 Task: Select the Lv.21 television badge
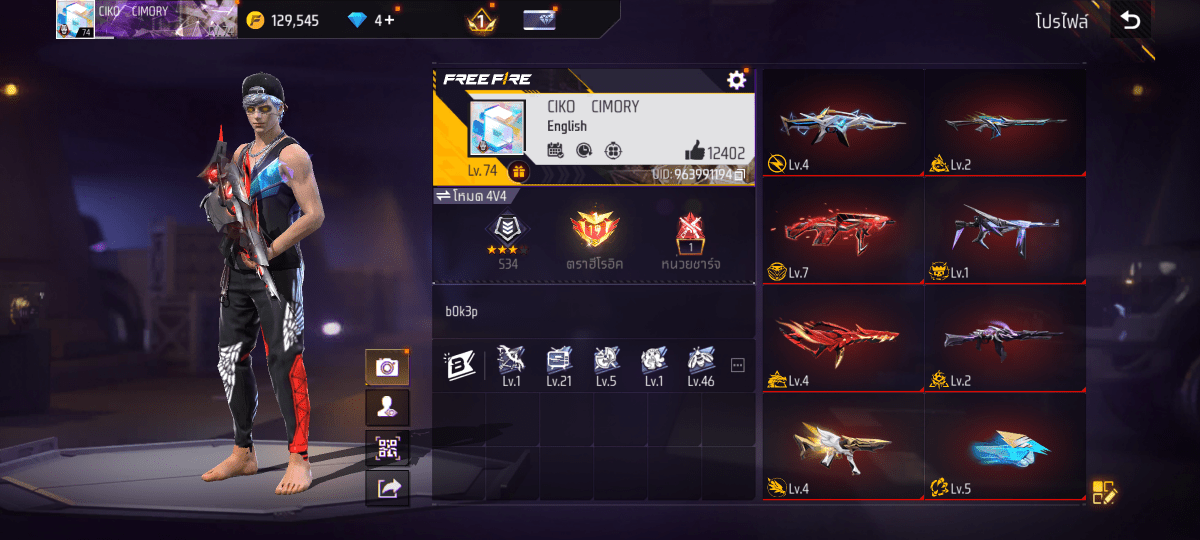click(558, 364)
